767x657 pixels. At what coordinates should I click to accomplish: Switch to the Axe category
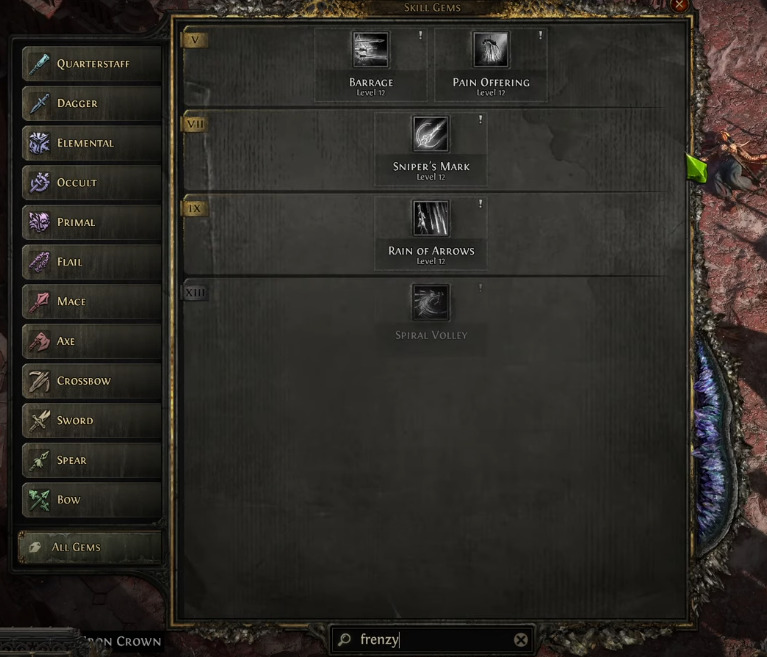(x=91, y=341)
